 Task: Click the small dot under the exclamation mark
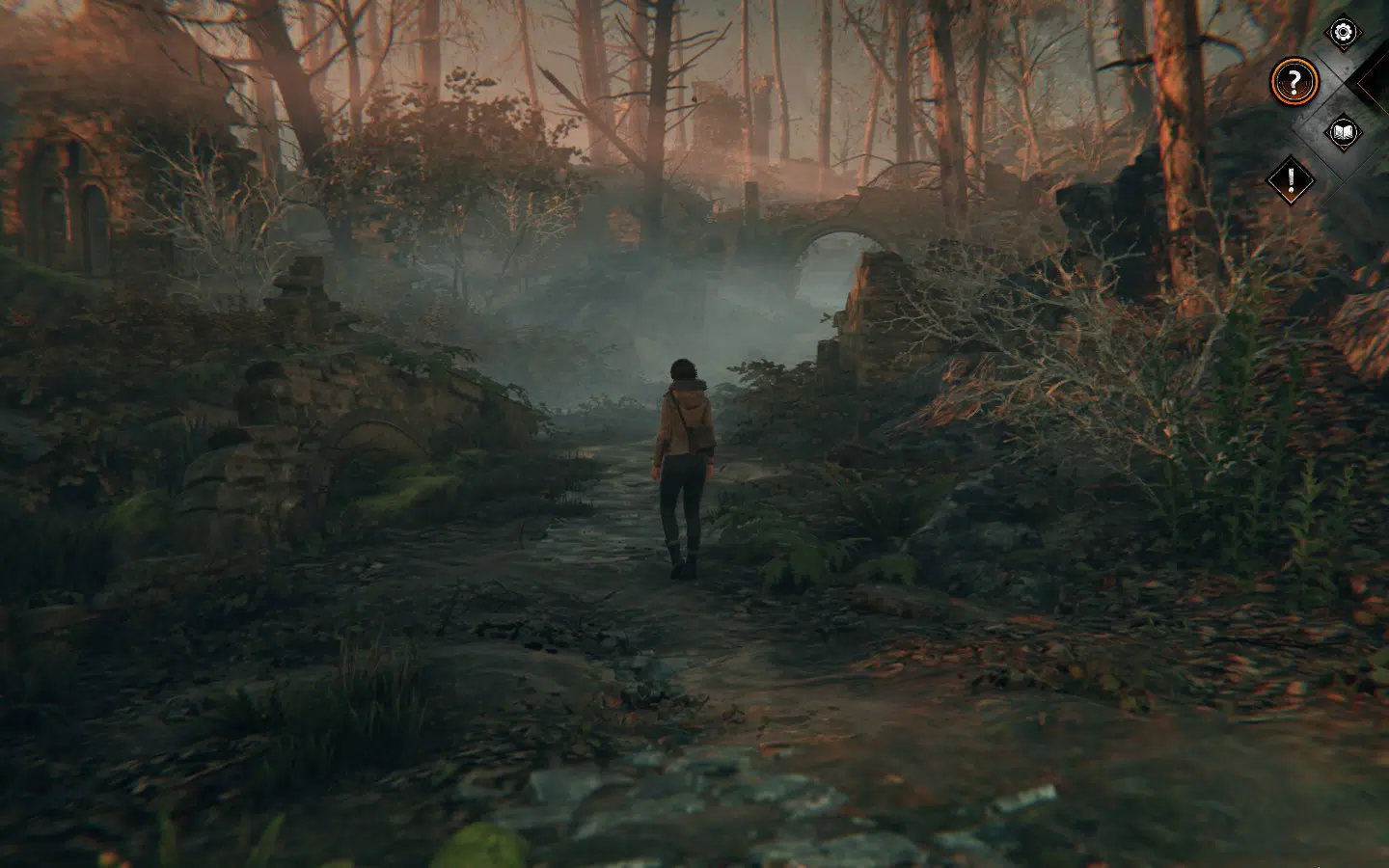click(1292, 190)
